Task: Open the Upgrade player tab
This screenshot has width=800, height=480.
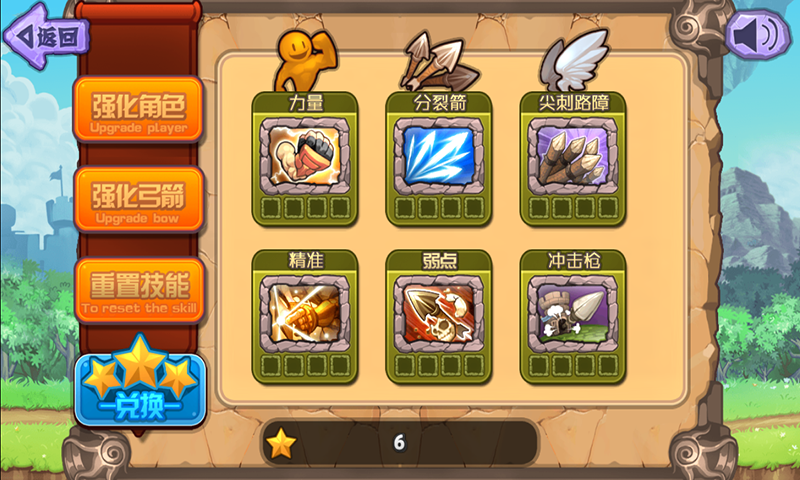Action: (x=138, y=109)
